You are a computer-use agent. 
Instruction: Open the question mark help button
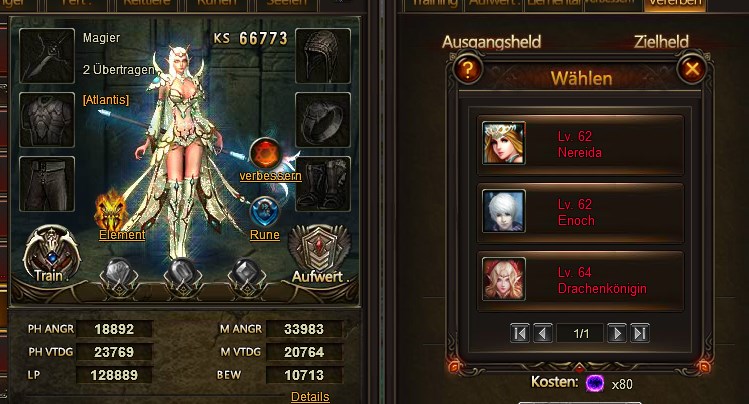[x=467, y=70]
